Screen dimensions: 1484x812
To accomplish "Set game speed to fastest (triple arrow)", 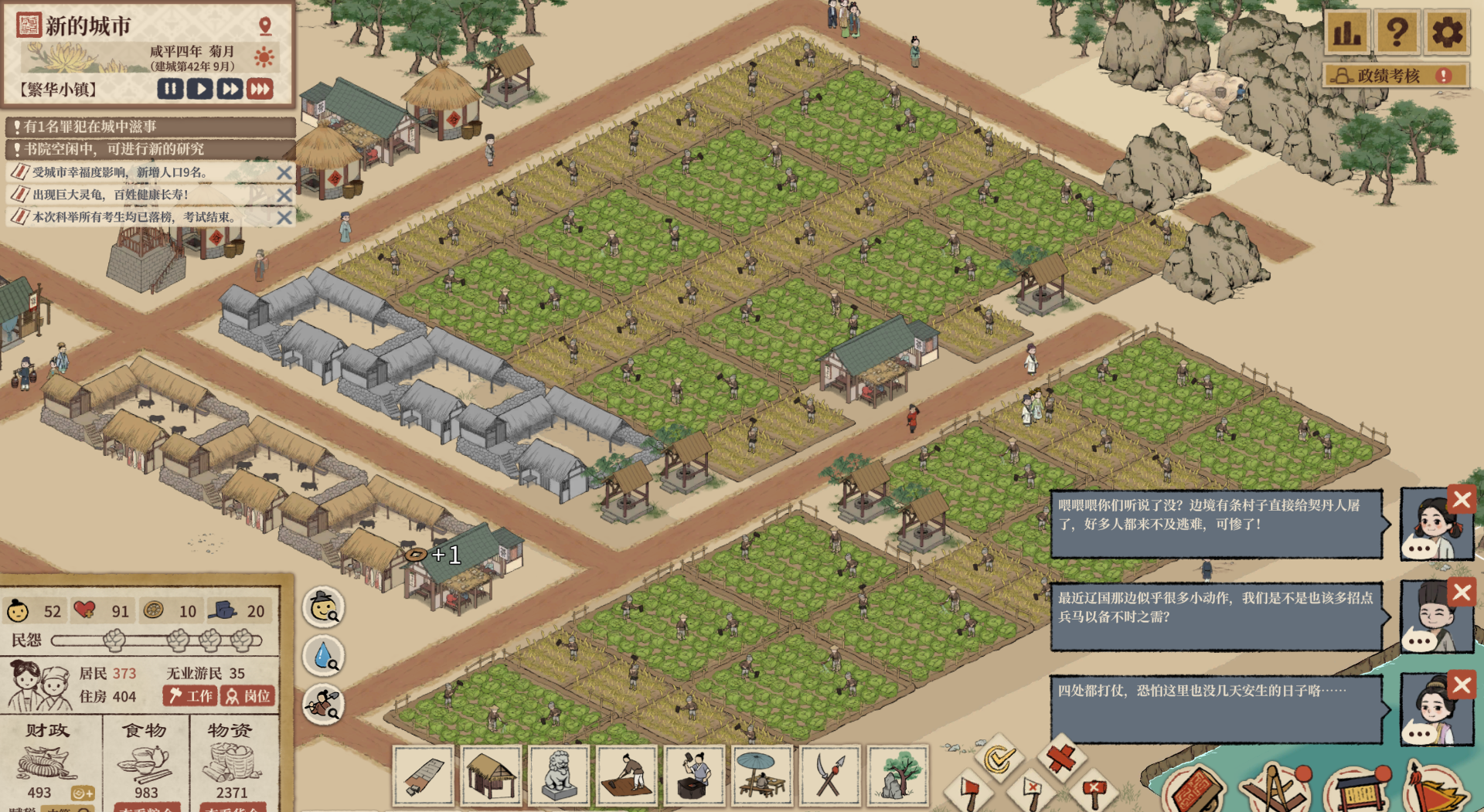I will [x=260, y=89].
